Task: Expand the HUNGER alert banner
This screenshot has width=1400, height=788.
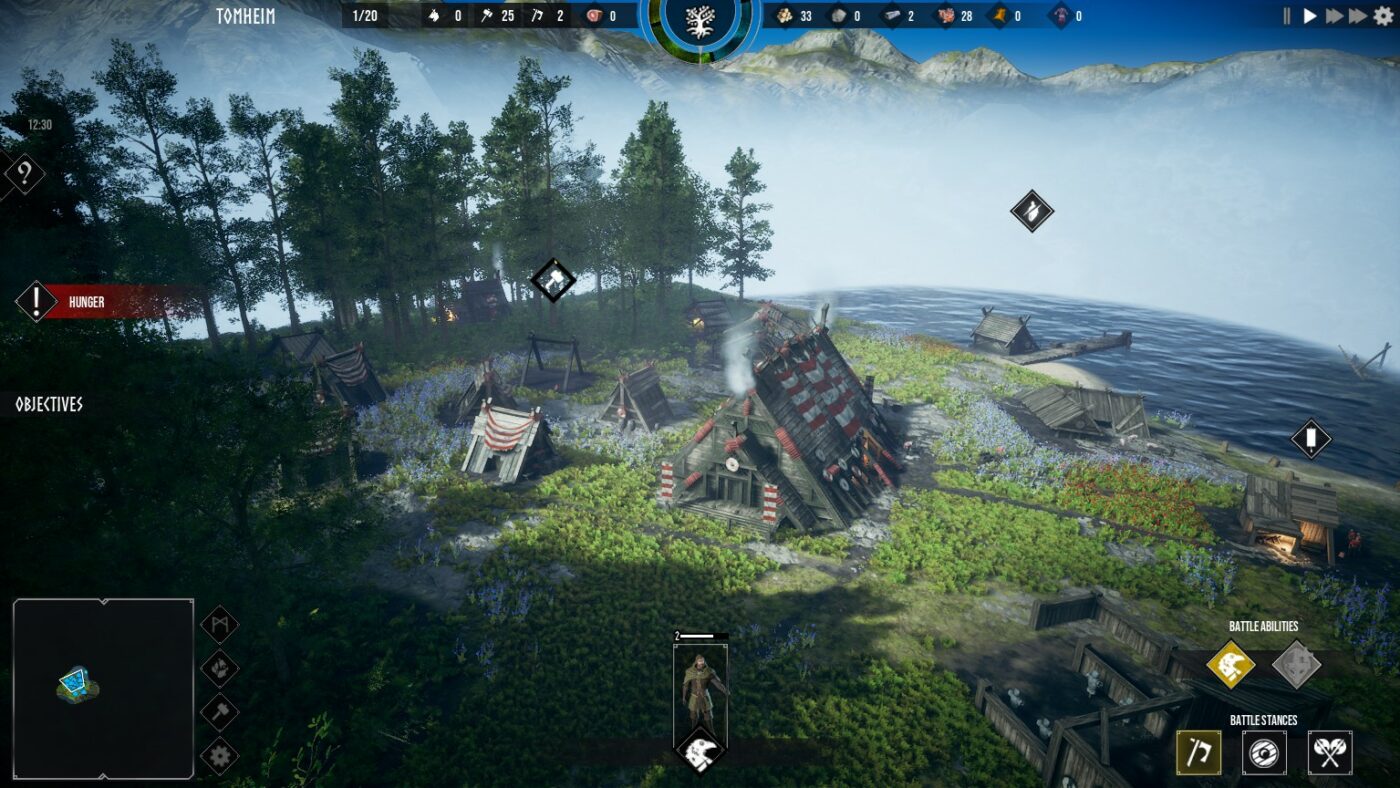Action: [x=85, y=301]
